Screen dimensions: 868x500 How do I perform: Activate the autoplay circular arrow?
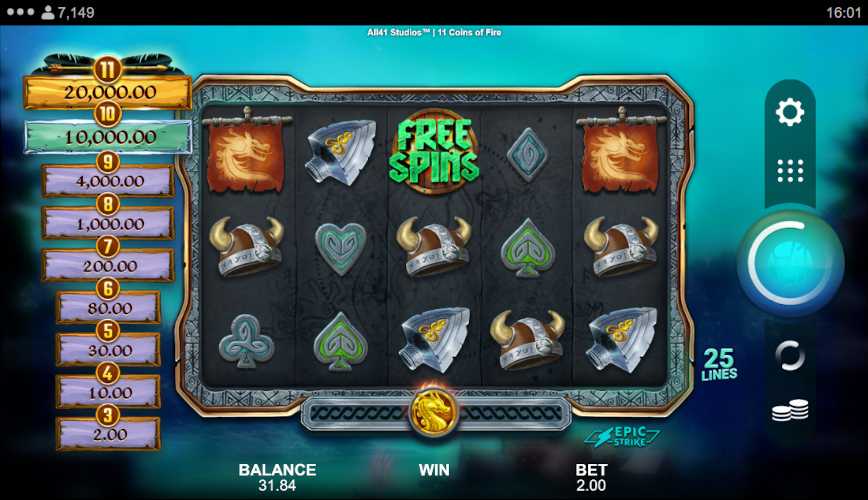click(790, 355)
